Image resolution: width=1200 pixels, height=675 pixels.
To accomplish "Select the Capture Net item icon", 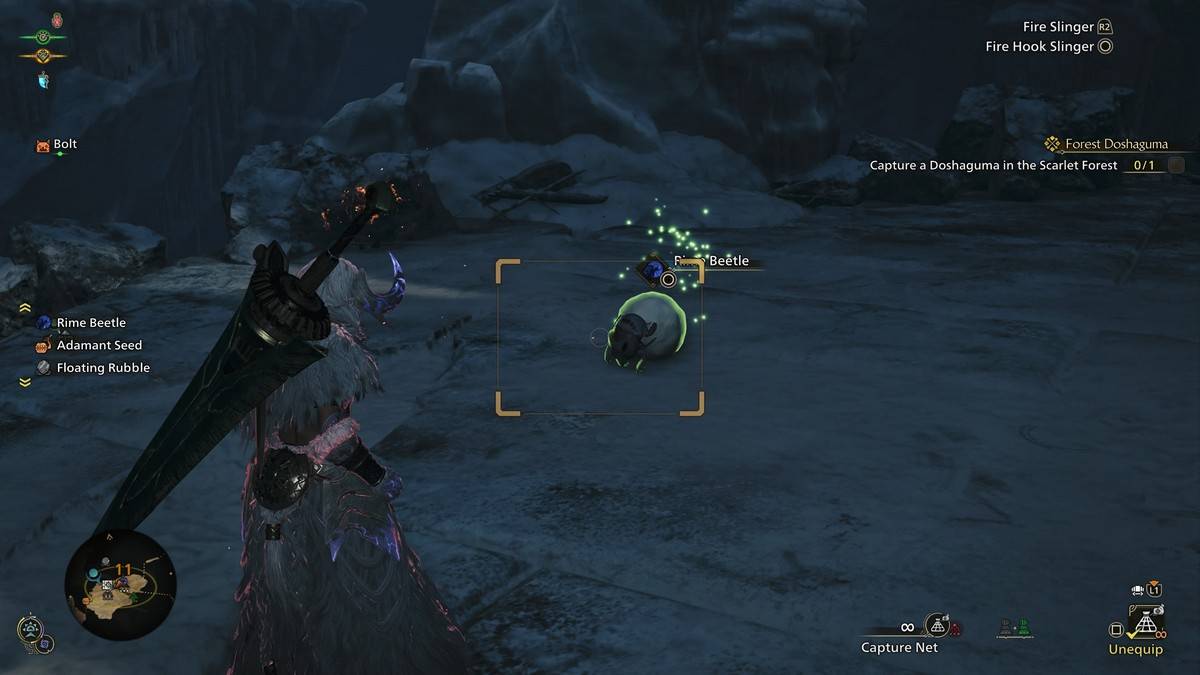I will (937, 626).
